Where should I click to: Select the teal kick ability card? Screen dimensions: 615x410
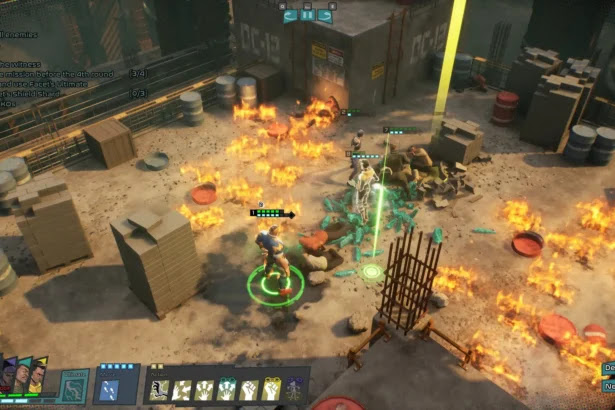(76, 387)
